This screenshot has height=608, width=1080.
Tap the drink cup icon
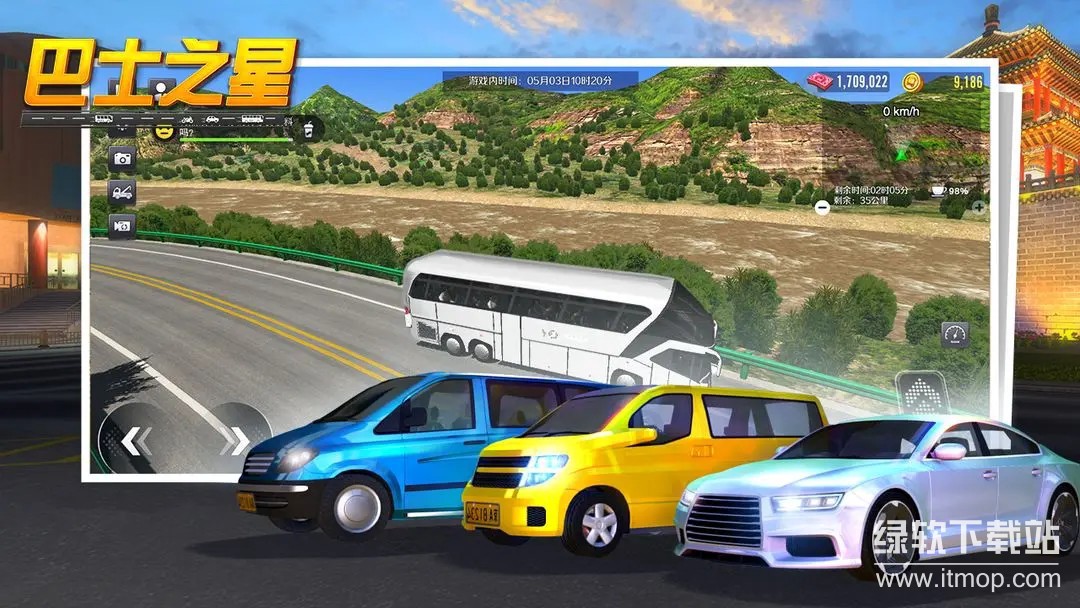(x=310, y=128)
